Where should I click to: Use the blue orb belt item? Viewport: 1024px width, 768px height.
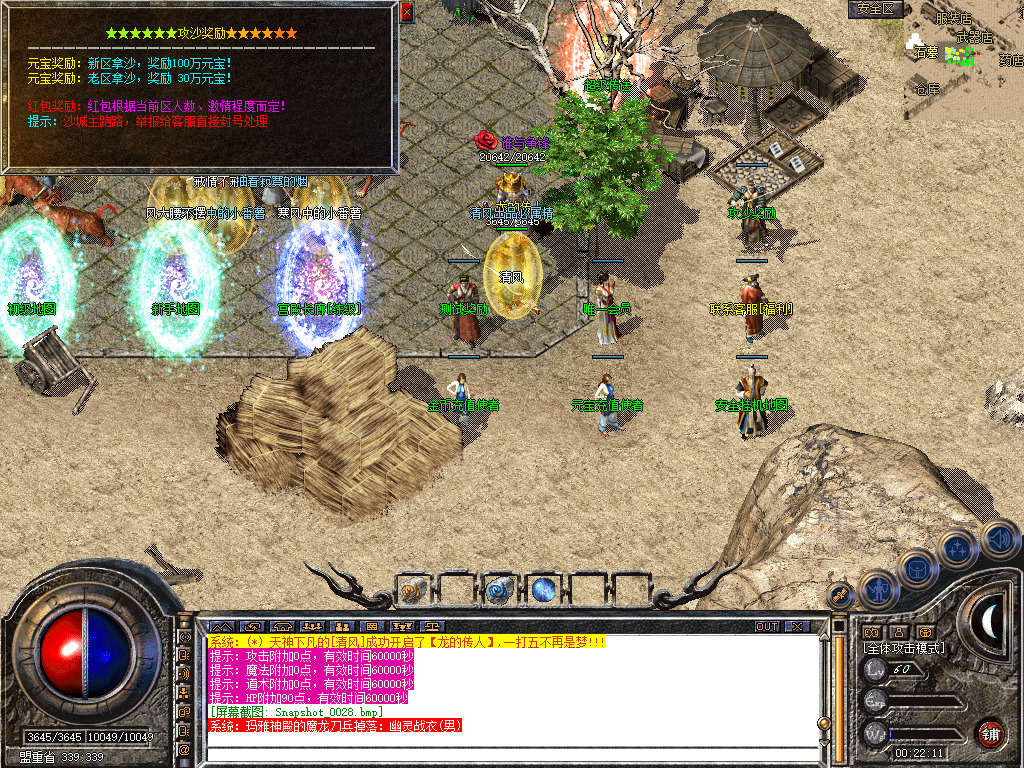[543, 590]
